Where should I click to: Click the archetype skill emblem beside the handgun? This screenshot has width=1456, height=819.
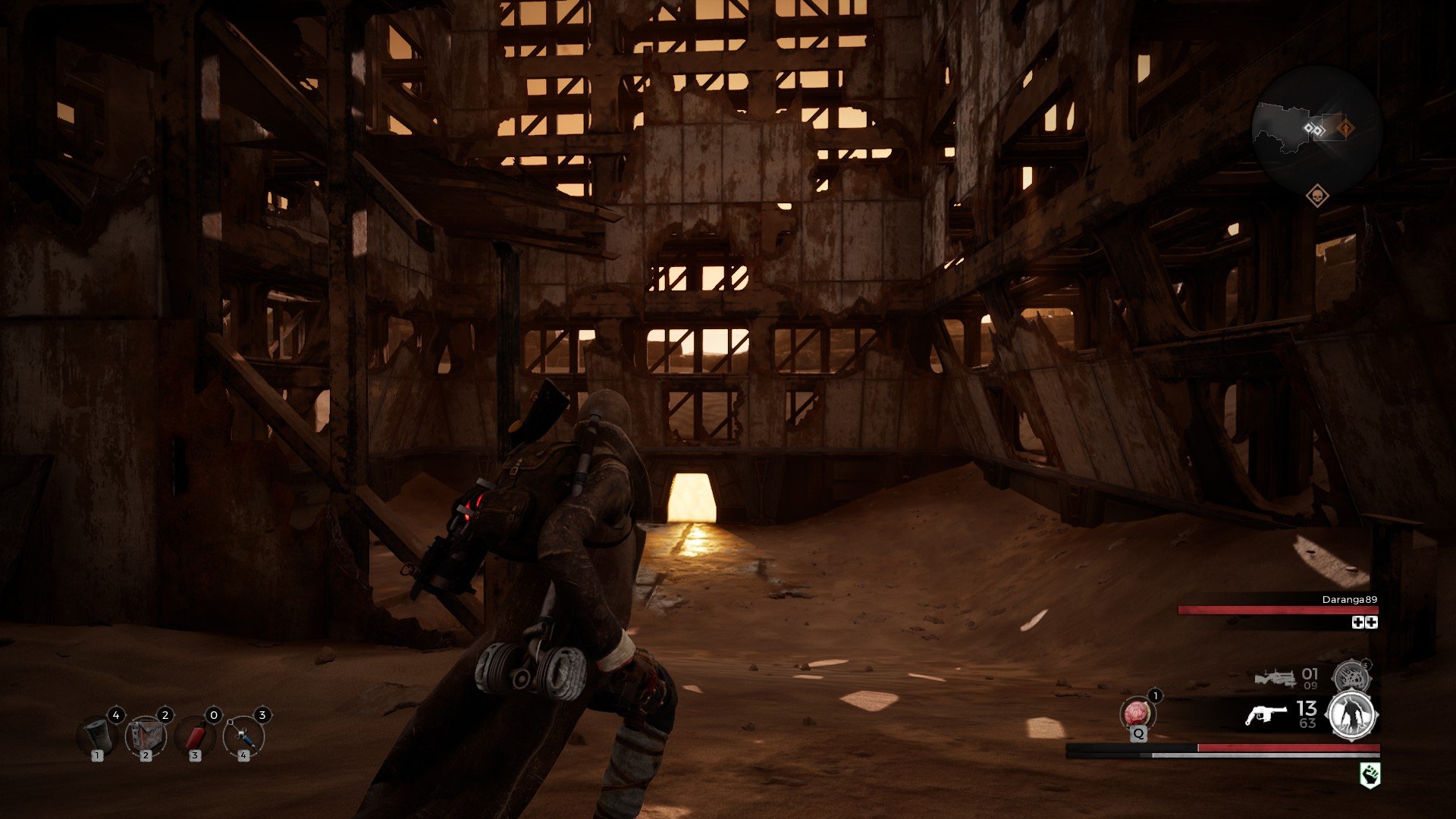tap(1351, 715)
